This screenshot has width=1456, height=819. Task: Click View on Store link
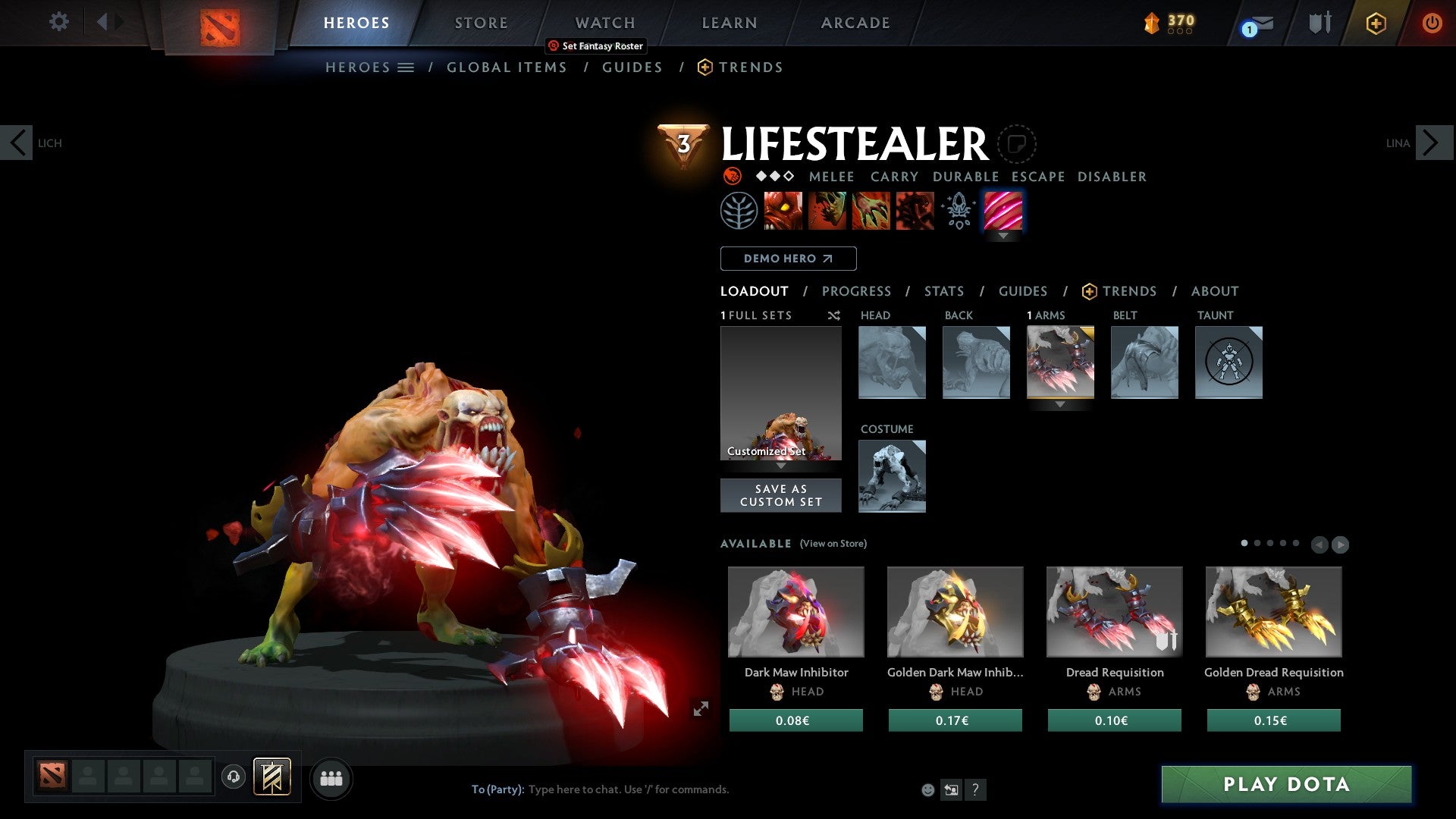tap(833, 544)
